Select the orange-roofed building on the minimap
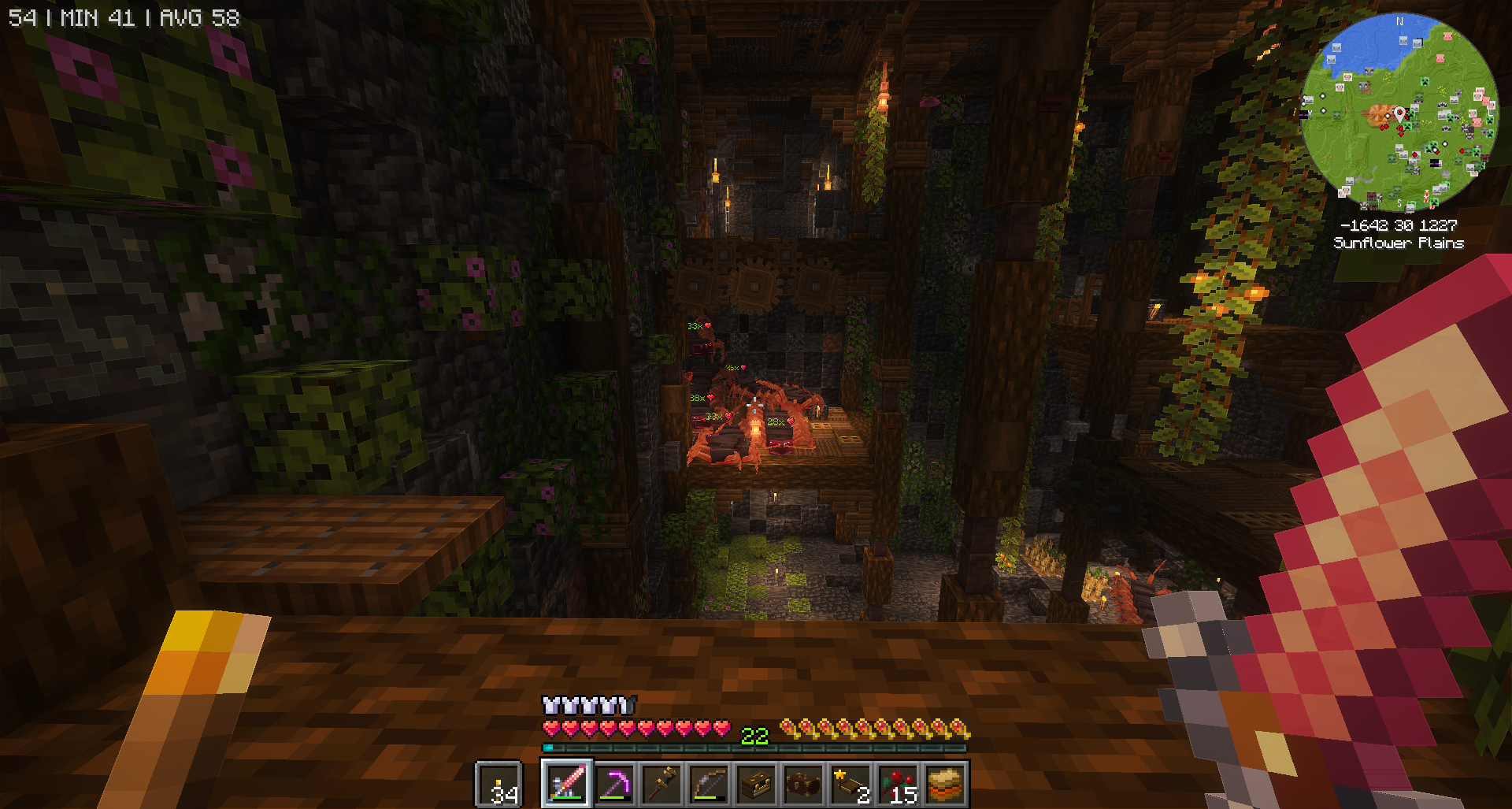This screenshot has height=809, width=1512. (1378, 114)
